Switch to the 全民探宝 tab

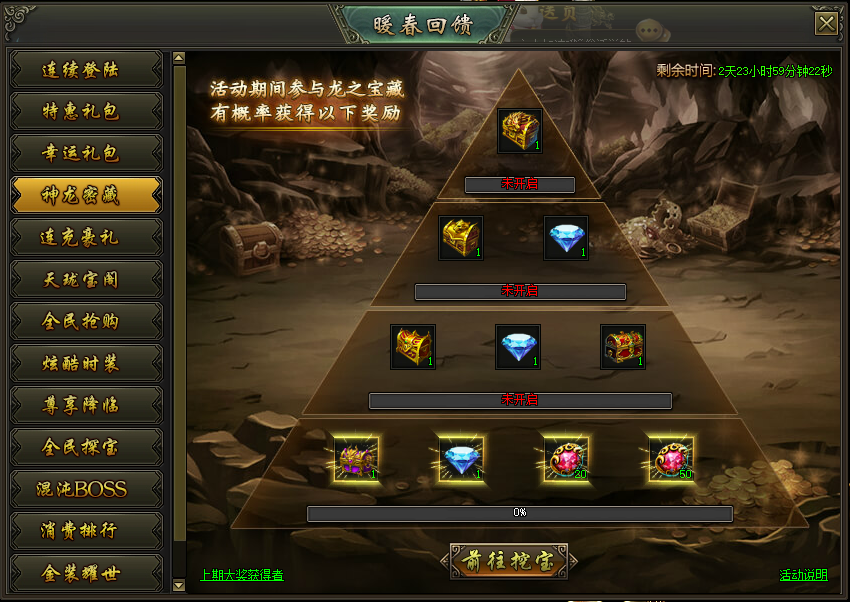click(85, 447)
